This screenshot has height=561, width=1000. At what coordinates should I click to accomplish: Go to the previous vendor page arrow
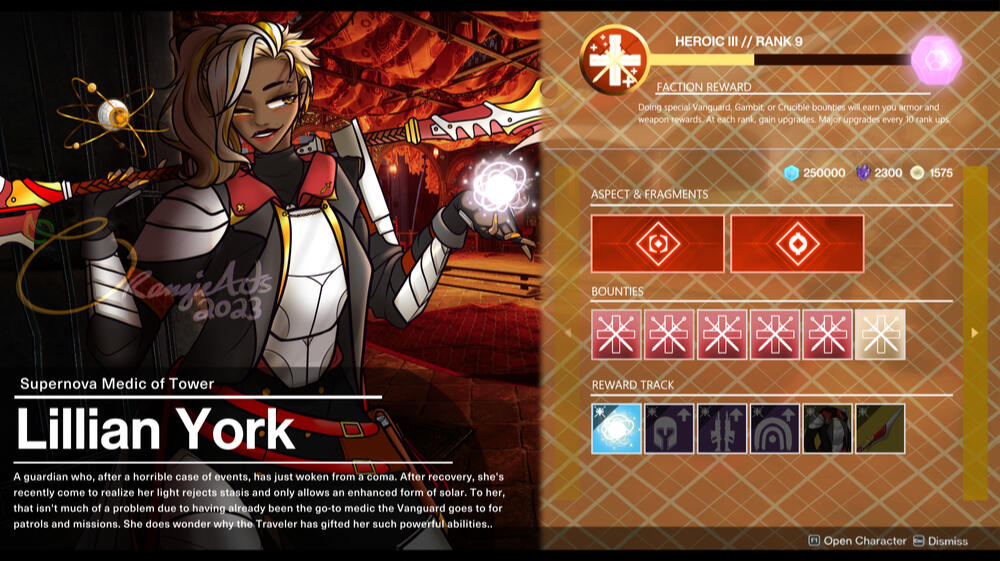tap(568, 332)
